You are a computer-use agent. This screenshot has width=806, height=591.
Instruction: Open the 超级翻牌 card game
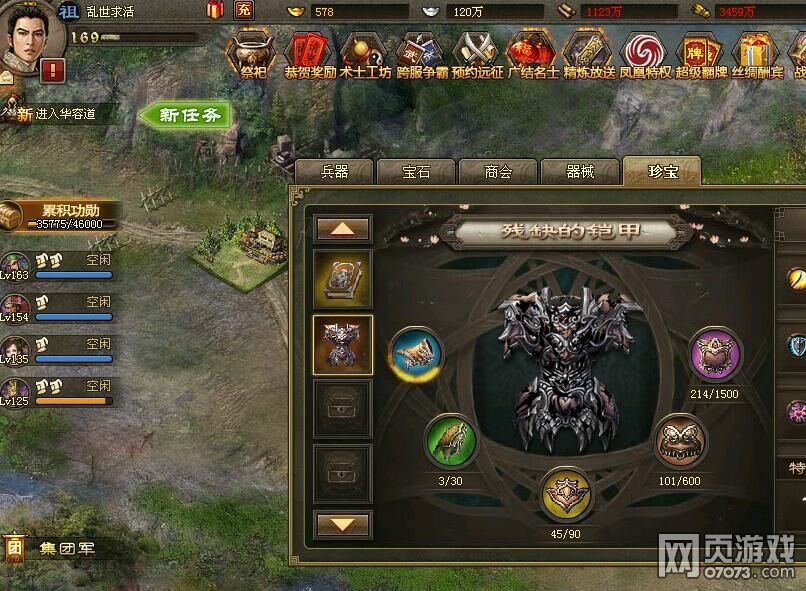700,52
